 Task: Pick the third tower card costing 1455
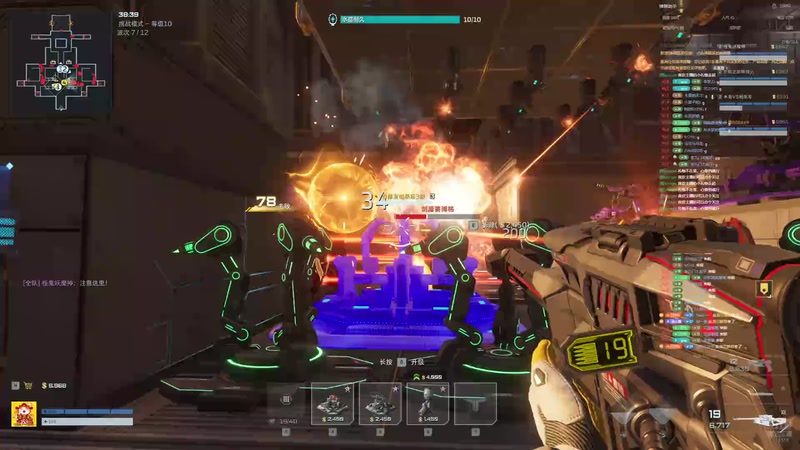point(427,402)
